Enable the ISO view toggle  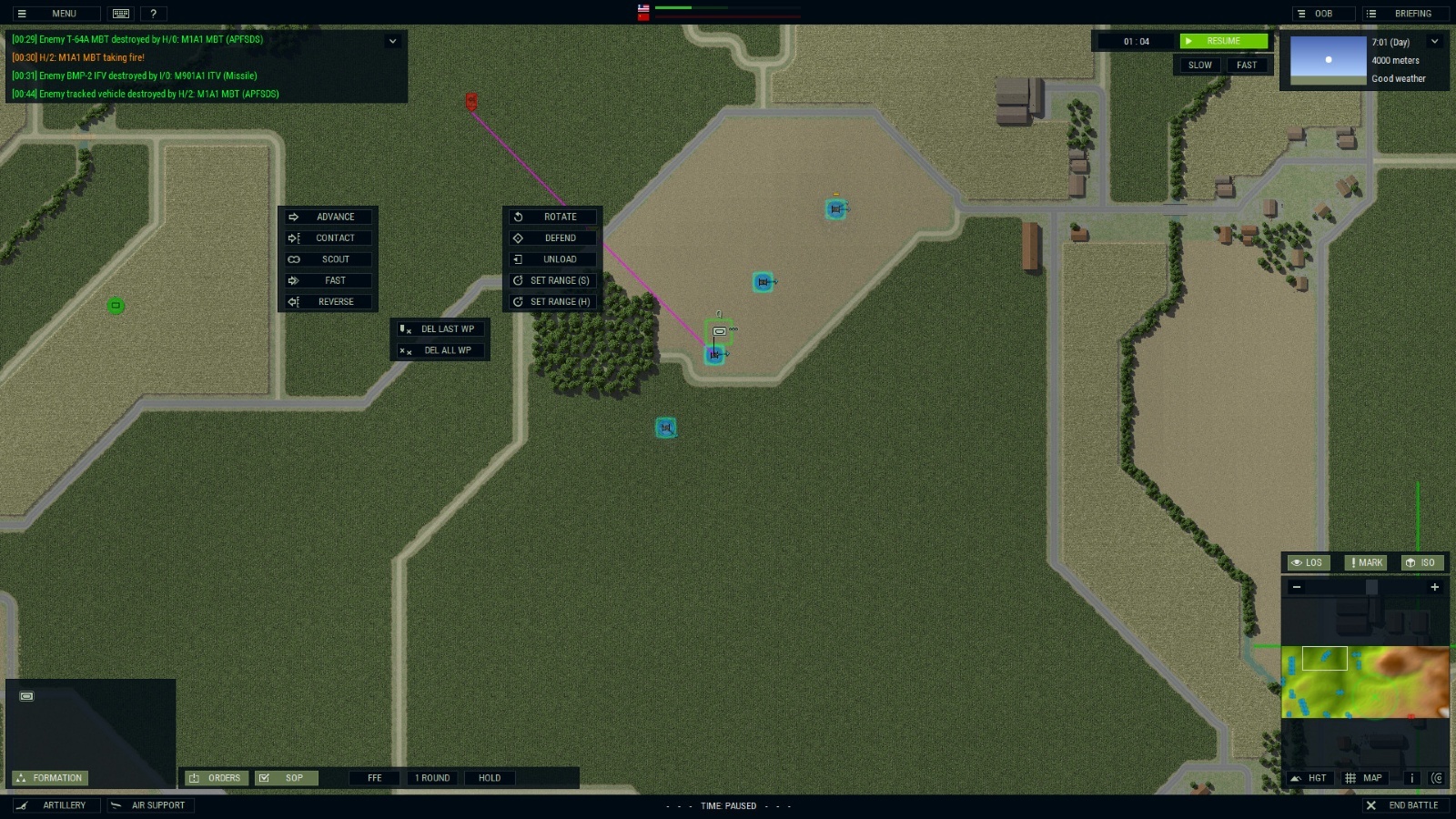[1422, 562]
